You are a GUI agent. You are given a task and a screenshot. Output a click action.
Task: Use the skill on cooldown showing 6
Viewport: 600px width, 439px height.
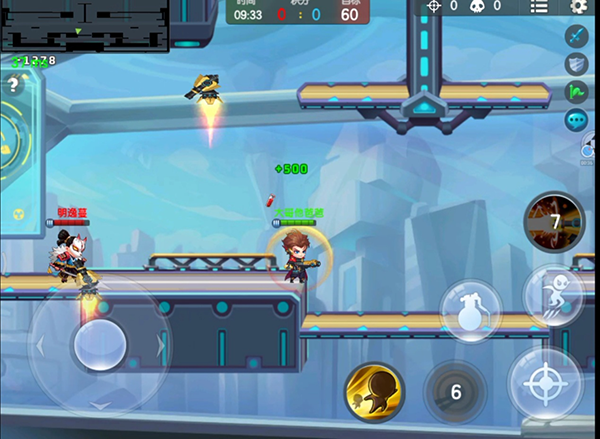pos(456,392)
